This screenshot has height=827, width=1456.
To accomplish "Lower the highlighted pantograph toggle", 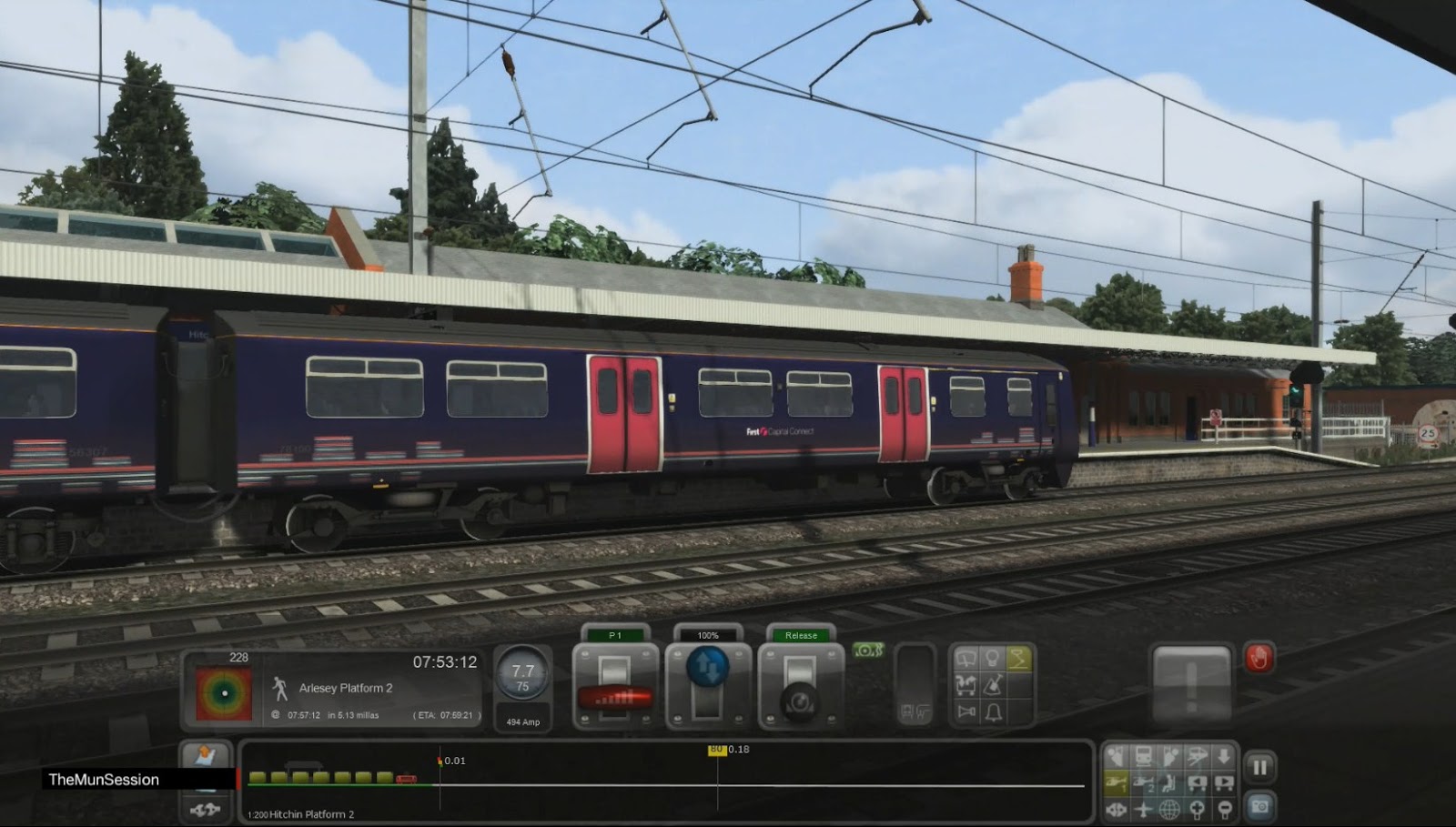I will tap(1017, 657).
